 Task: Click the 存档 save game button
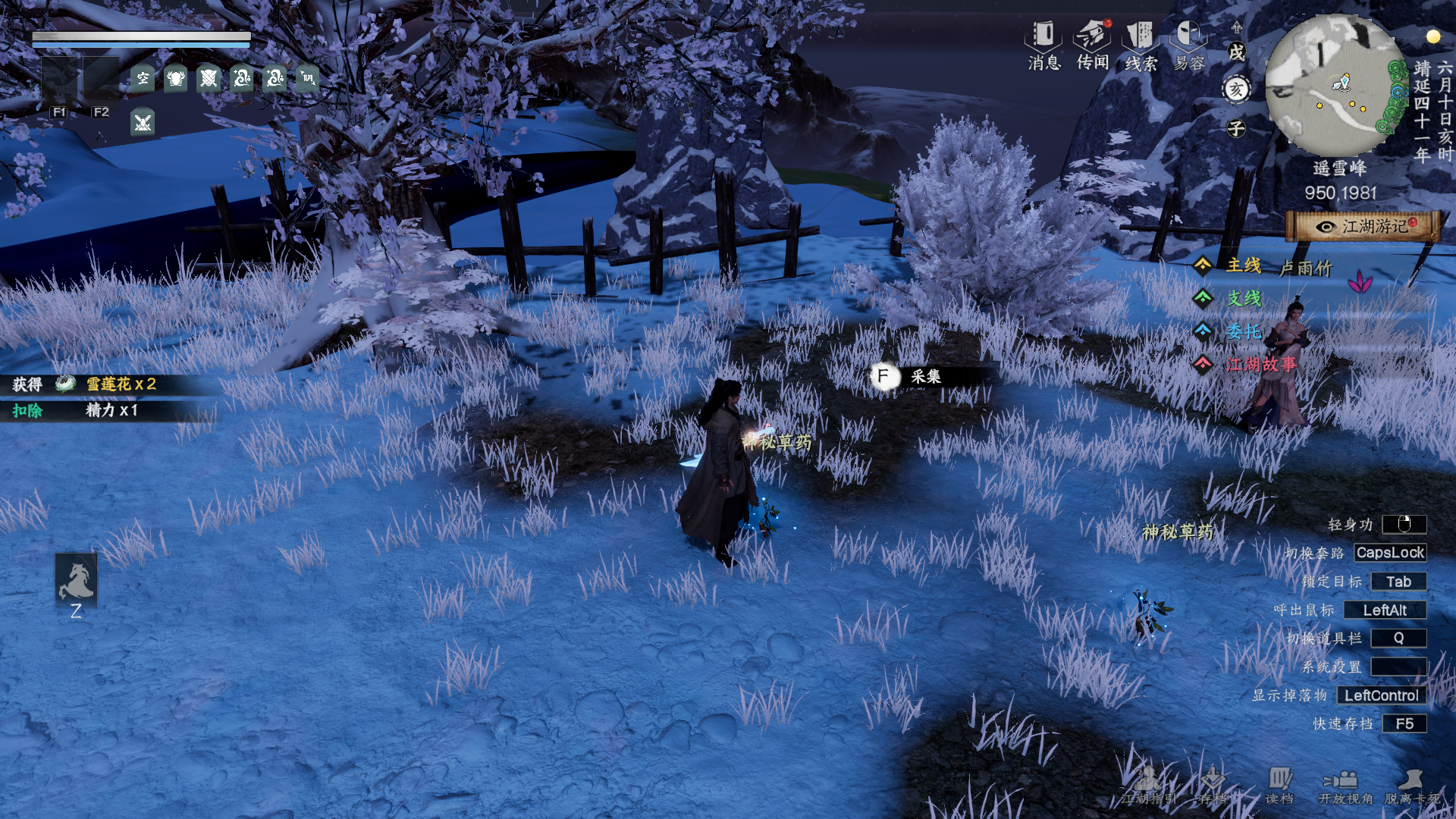[1212, 786]
